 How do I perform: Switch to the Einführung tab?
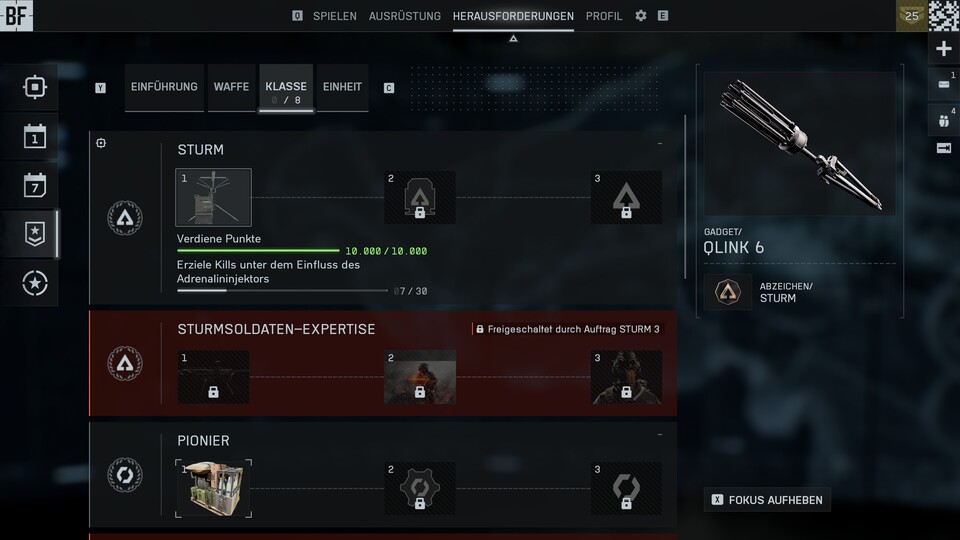coord(164,87)
